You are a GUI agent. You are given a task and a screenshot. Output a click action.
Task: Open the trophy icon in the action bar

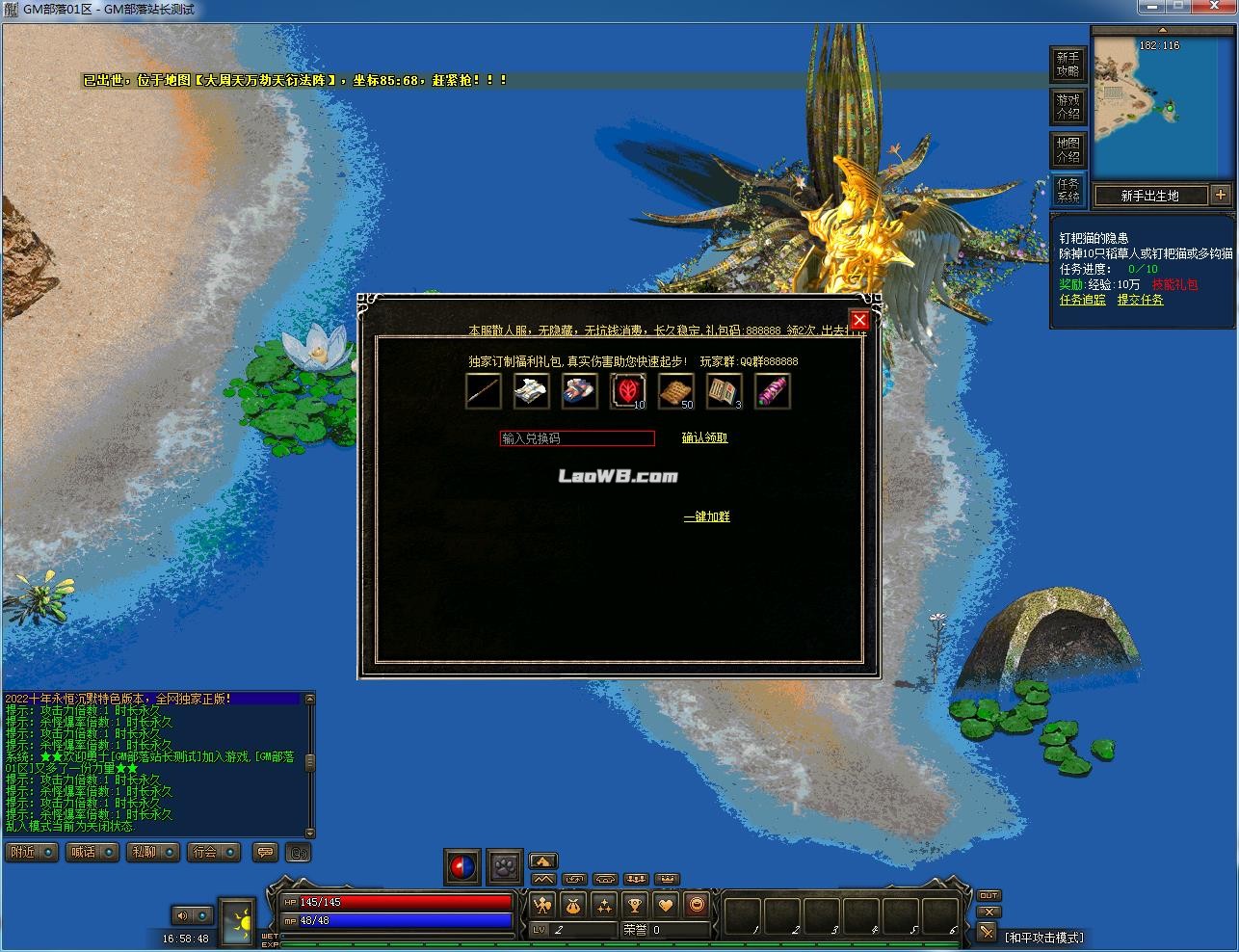[635, 905]
